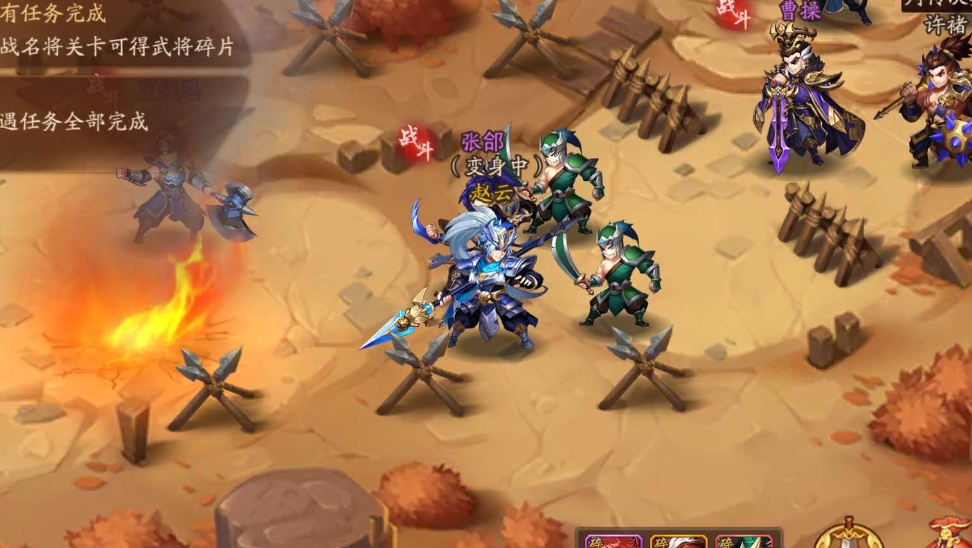Screen dimensions: 972x548
Task: Tap the red 战斗 marker beside 张郃
Action: click(418, 142)
